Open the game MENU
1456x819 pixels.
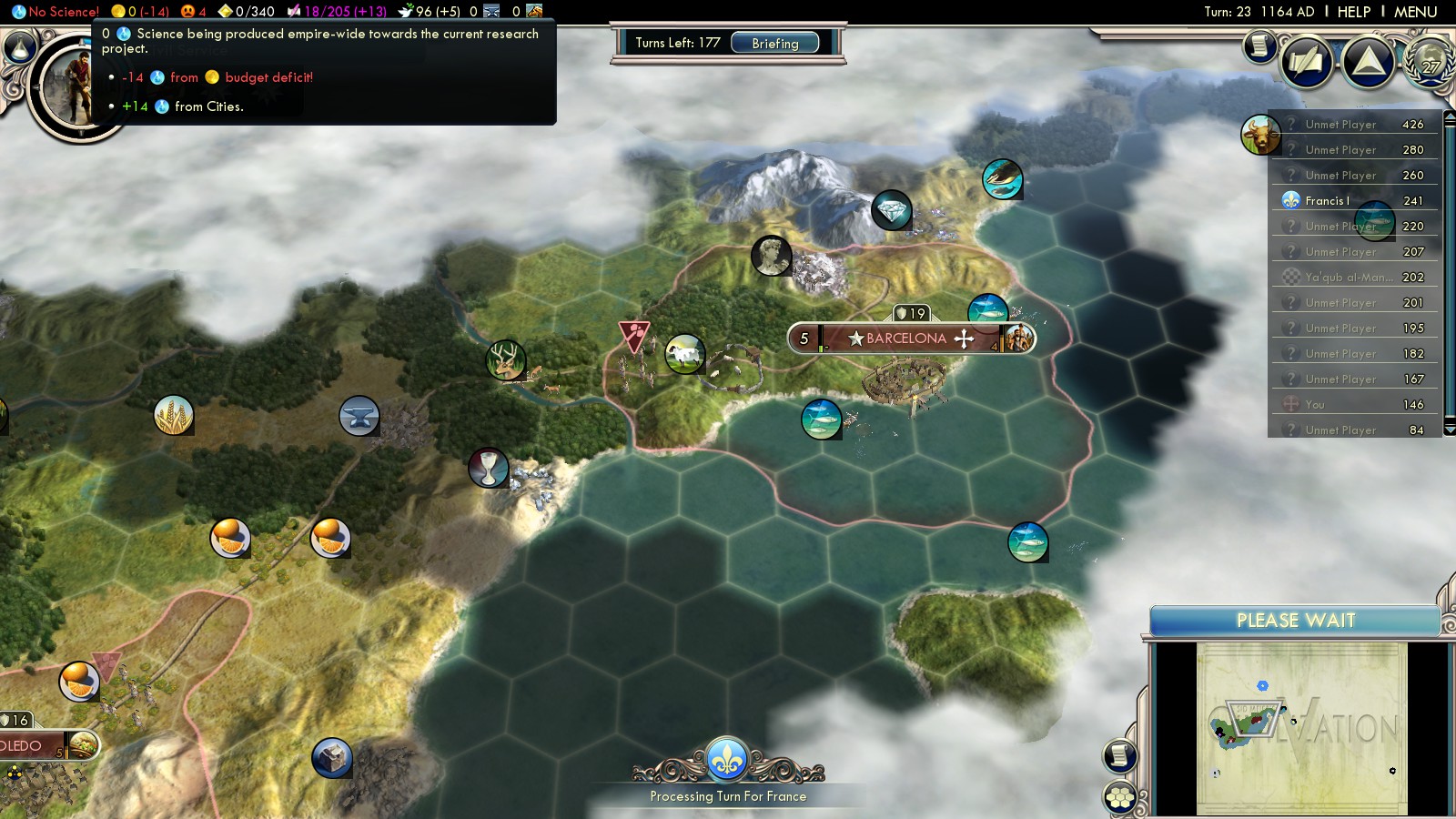click(x=1415, y=12)
